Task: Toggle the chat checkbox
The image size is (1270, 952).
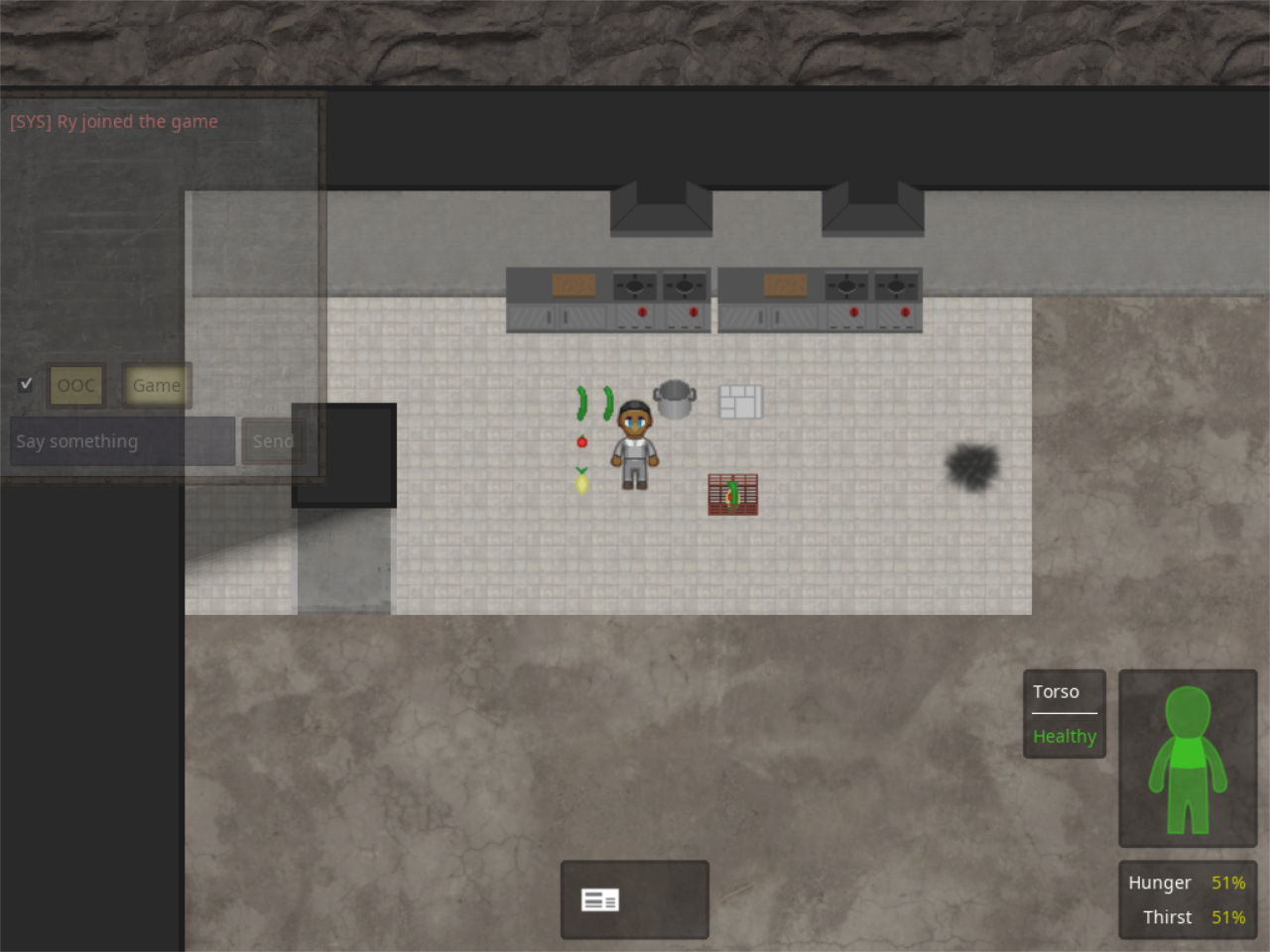Action: (x=26, y=384)
